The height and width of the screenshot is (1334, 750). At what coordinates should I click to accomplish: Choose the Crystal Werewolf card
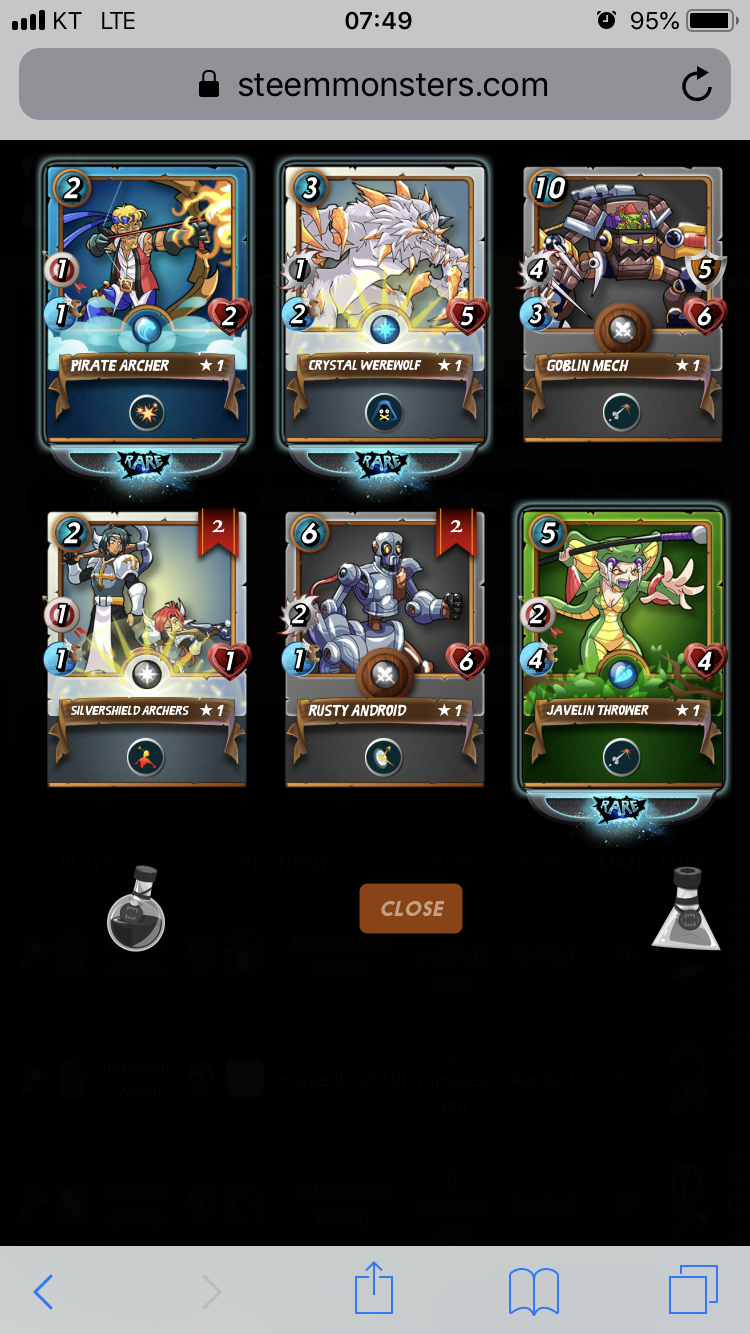point(385,305)
